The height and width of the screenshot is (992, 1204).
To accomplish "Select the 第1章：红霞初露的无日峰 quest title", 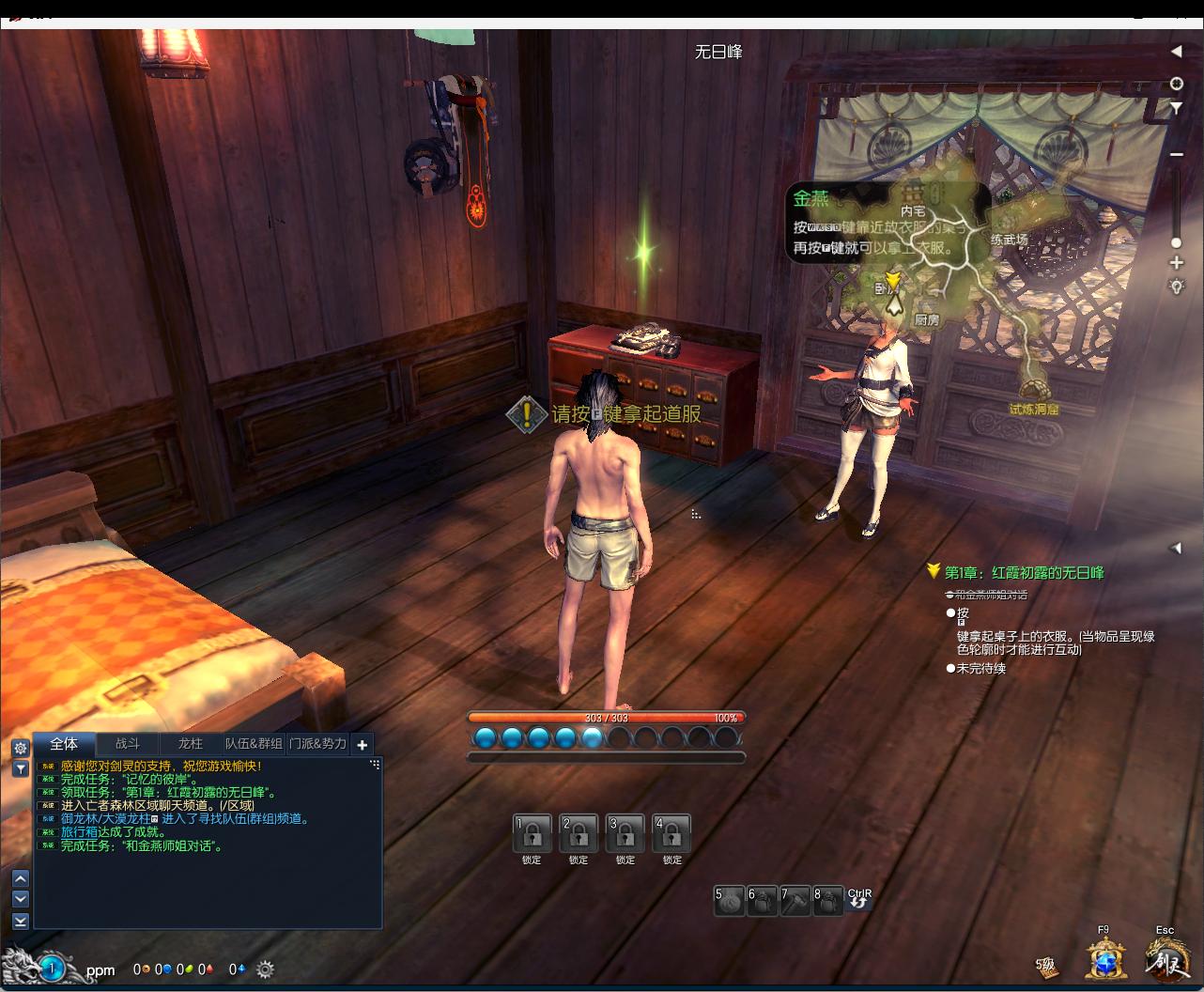I will [1024, 572].
